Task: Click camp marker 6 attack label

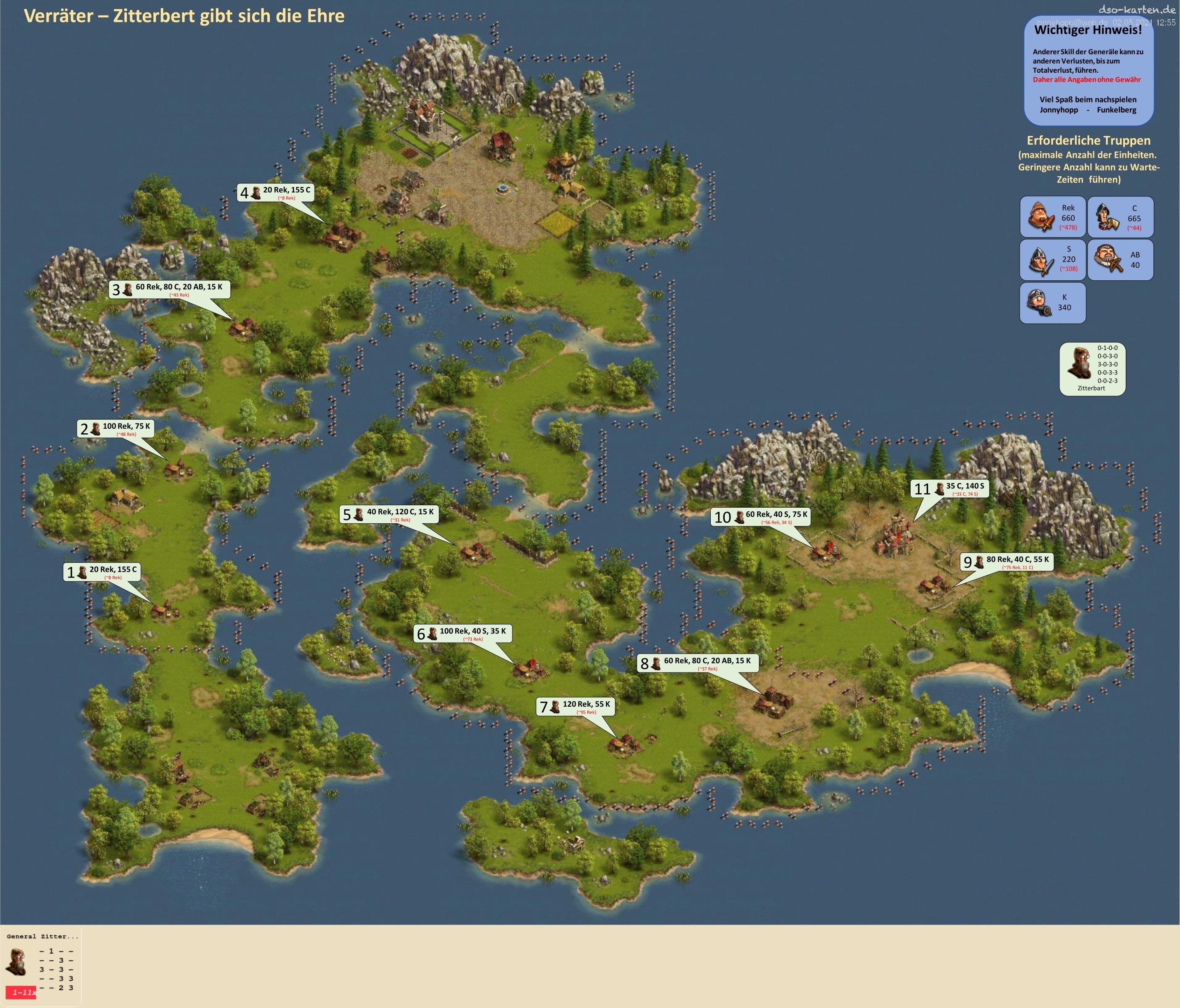Action: coord(463,633)
